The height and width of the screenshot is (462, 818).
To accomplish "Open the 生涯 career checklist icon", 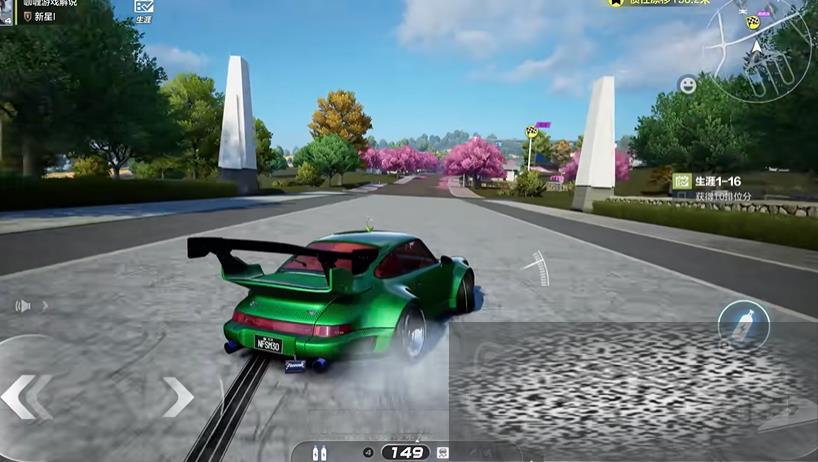I will tap(143, 9).
